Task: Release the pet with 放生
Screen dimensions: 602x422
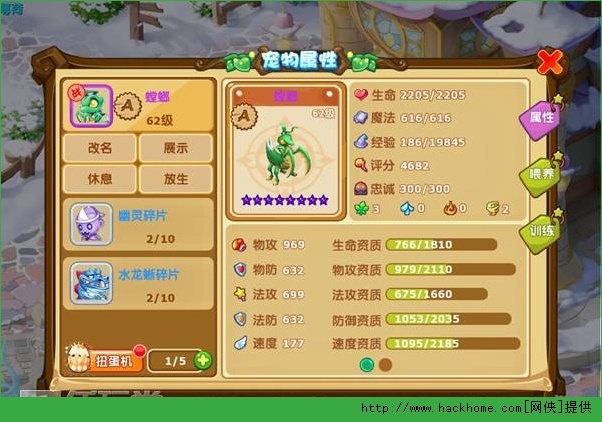Action: coord(175,179)
